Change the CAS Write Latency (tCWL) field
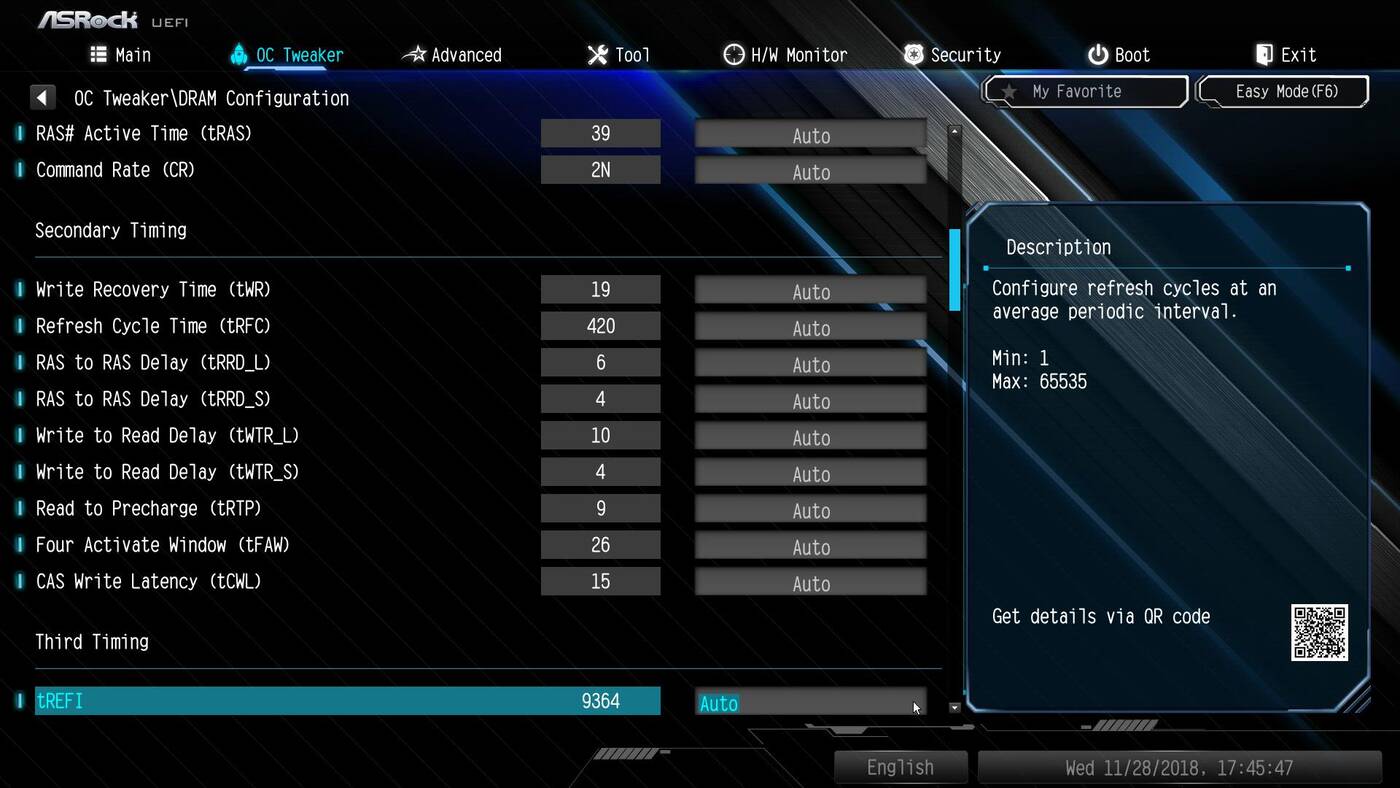The height and width of the screenshot is (788, 1400). (810, 583)
